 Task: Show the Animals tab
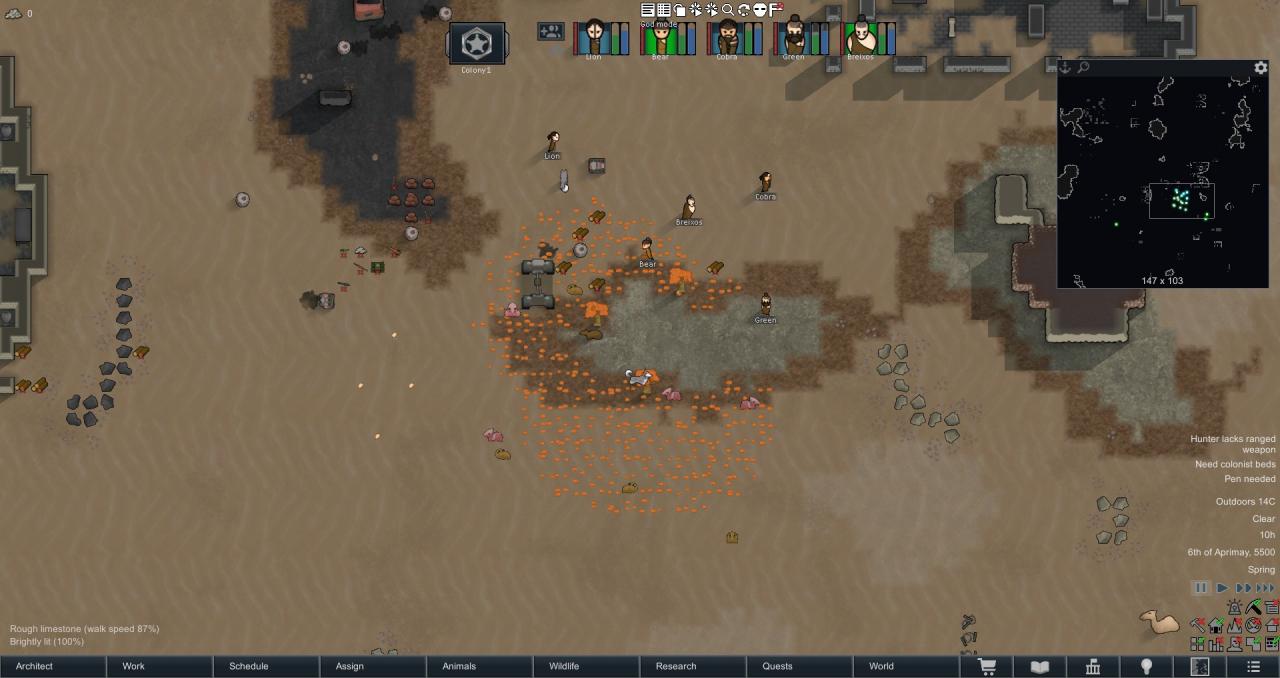(459, 666)
